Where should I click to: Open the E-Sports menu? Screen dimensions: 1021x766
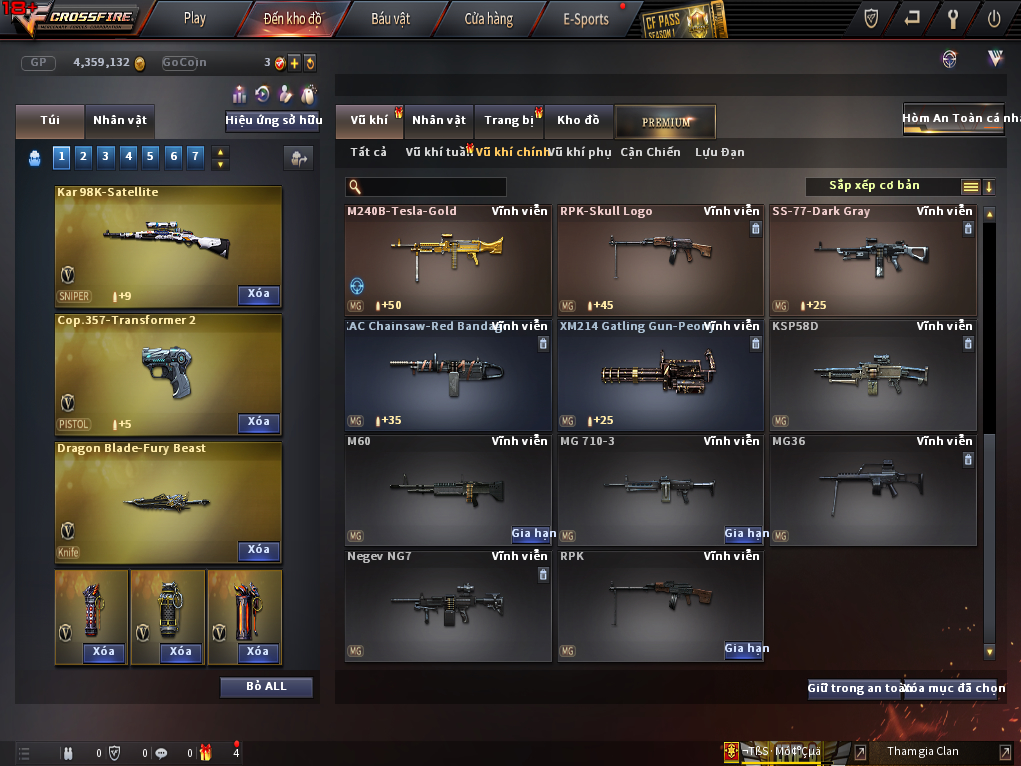click(x=586, y=18)
